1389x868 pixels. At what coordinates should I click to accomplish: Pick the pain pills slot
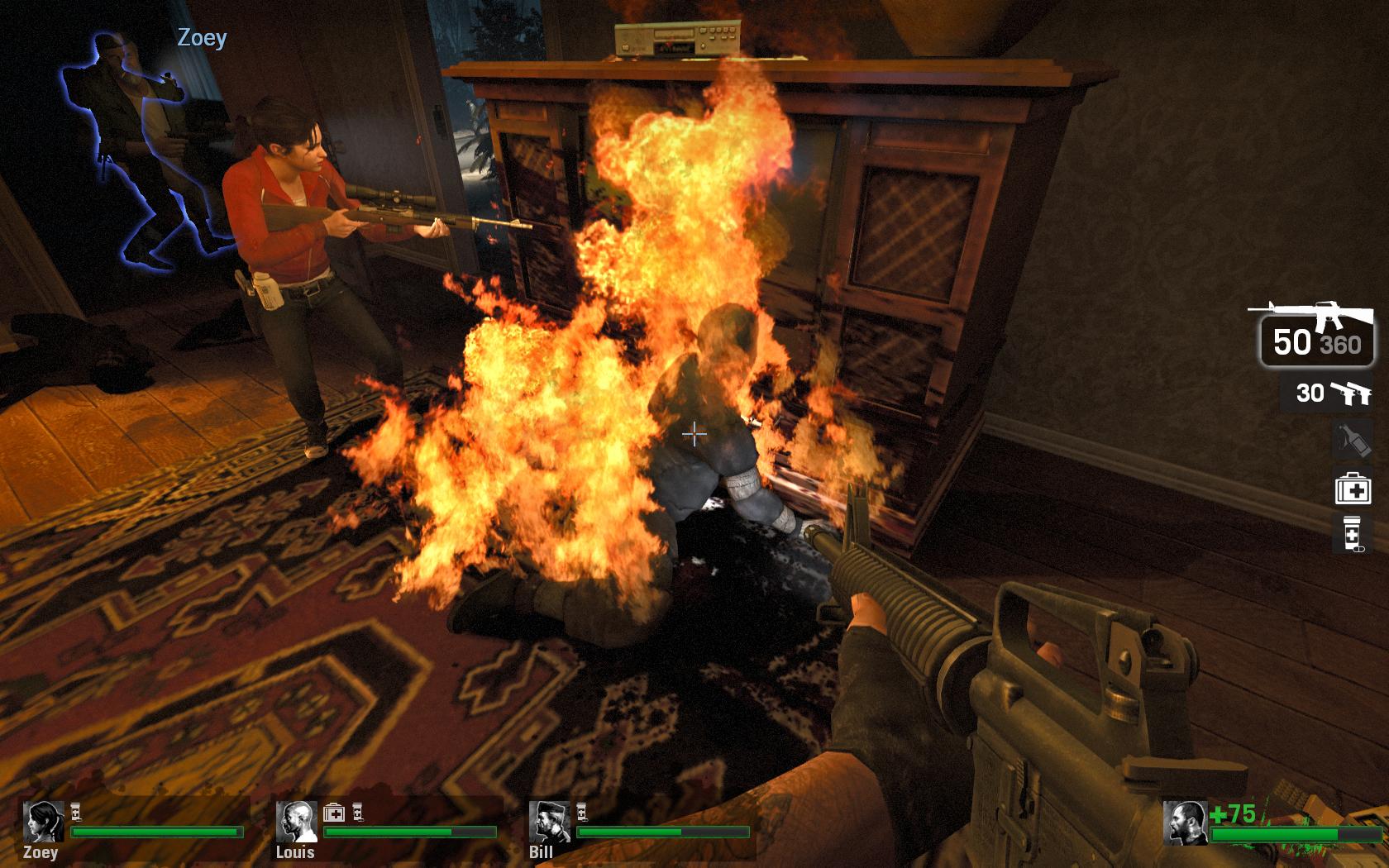1353,533
